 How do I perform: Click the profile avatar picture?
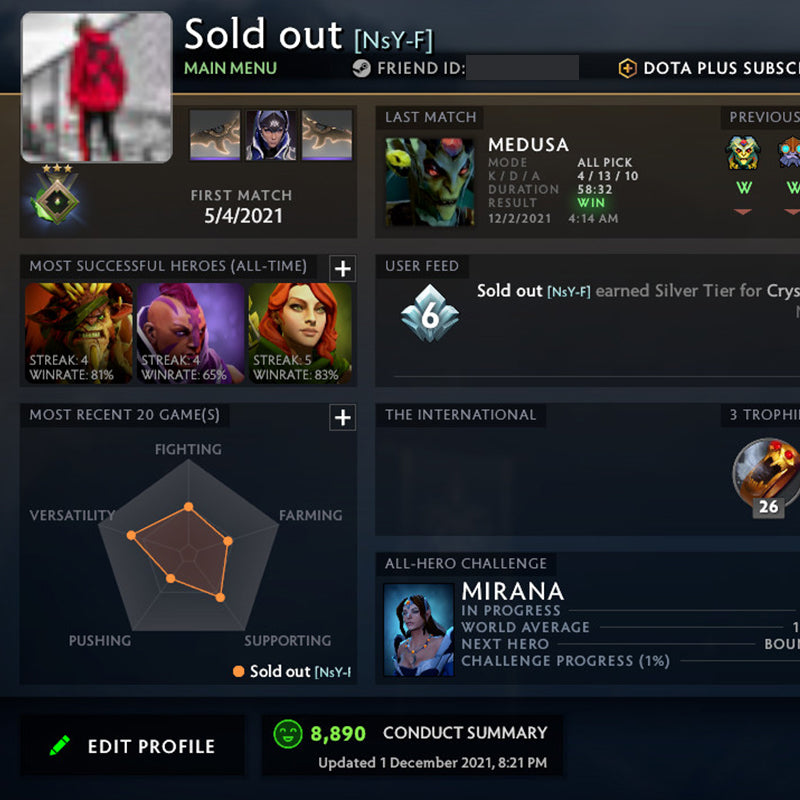tap(96, 87)
